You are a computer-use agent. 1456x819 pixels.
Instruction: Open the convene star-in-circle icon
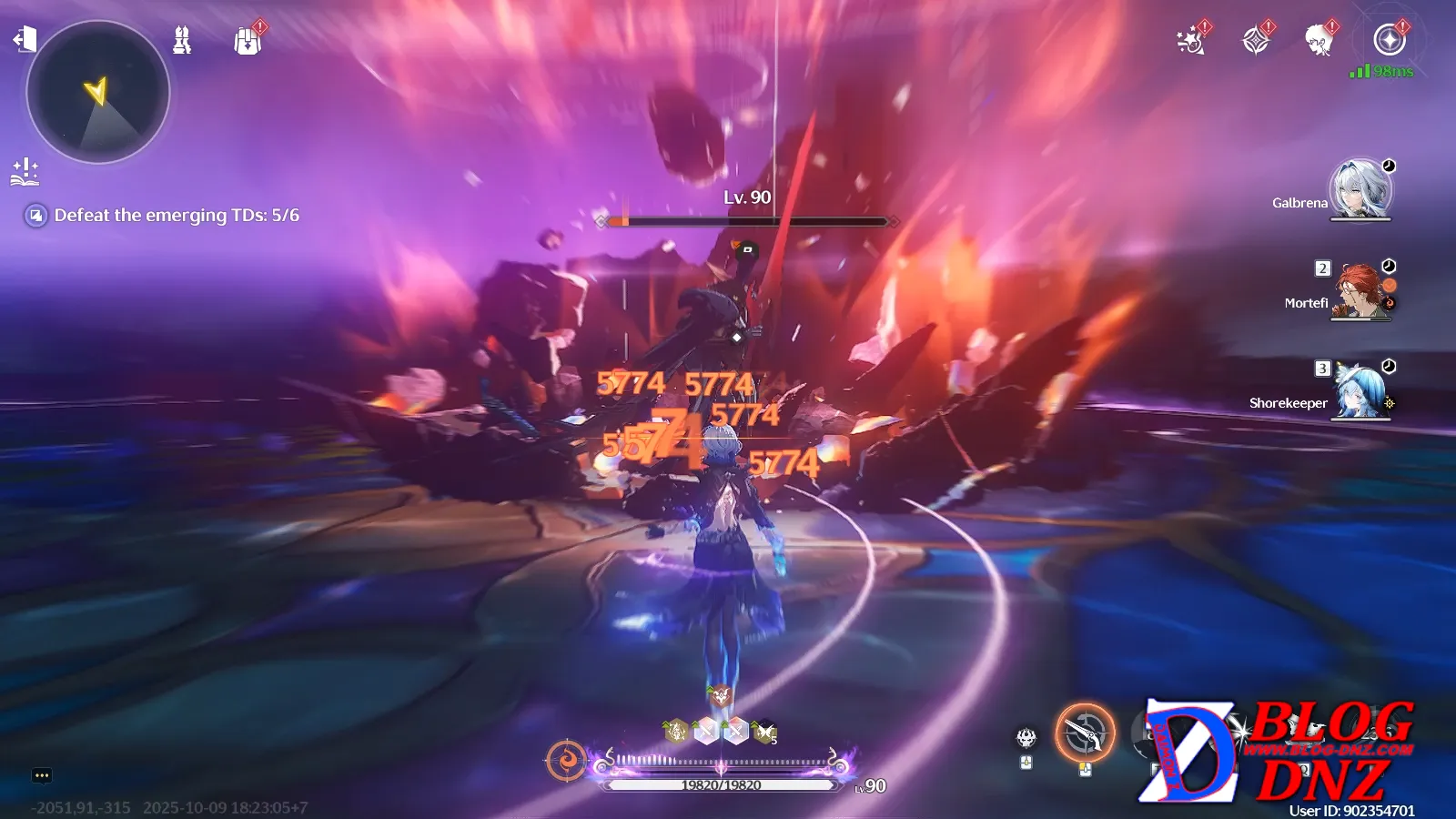[x=1389, y=40]
